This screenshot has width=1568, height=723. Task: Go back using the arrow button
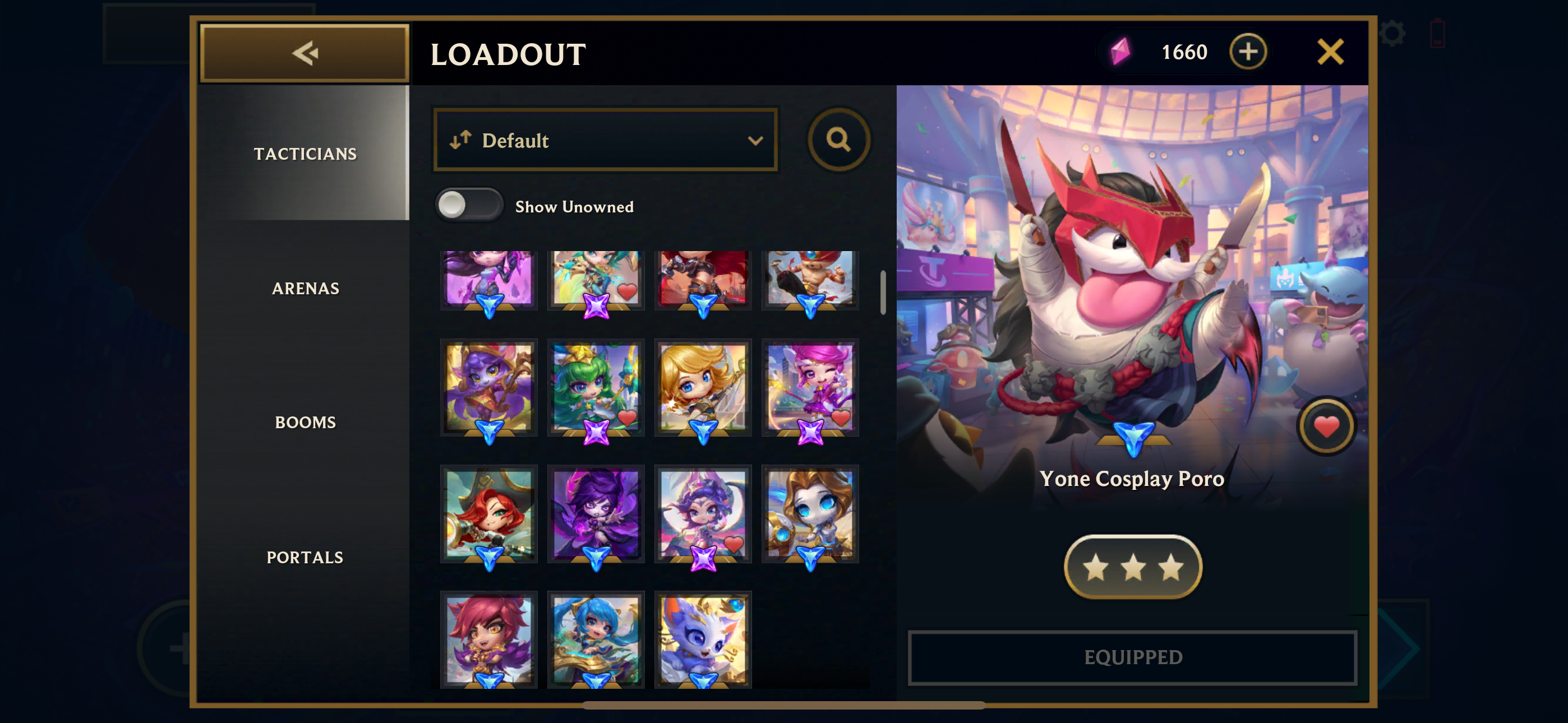click(305, 53)
